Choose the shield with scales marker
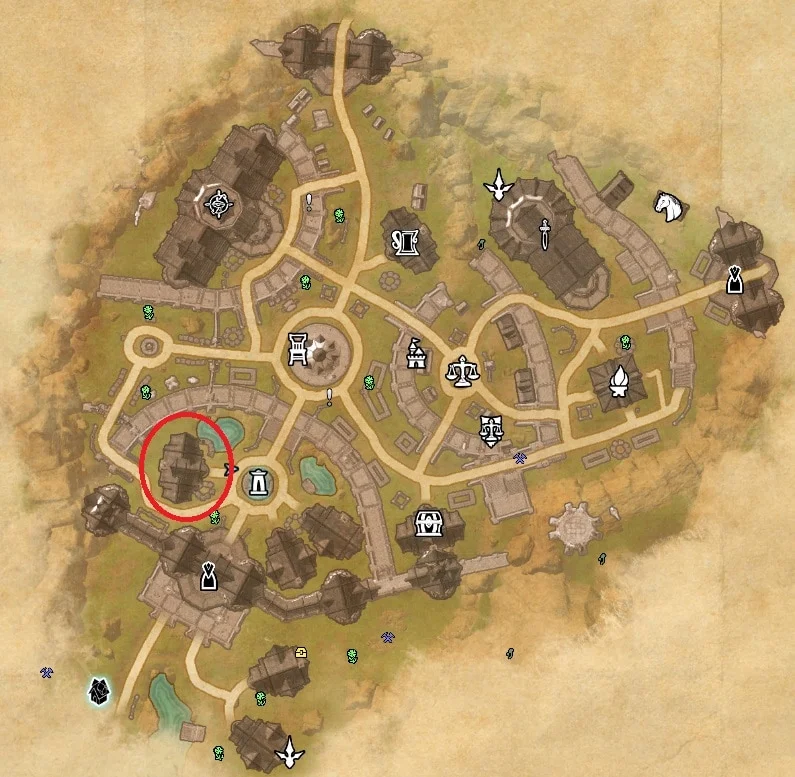This screenshot has width=795, height=777. point(490,429)
